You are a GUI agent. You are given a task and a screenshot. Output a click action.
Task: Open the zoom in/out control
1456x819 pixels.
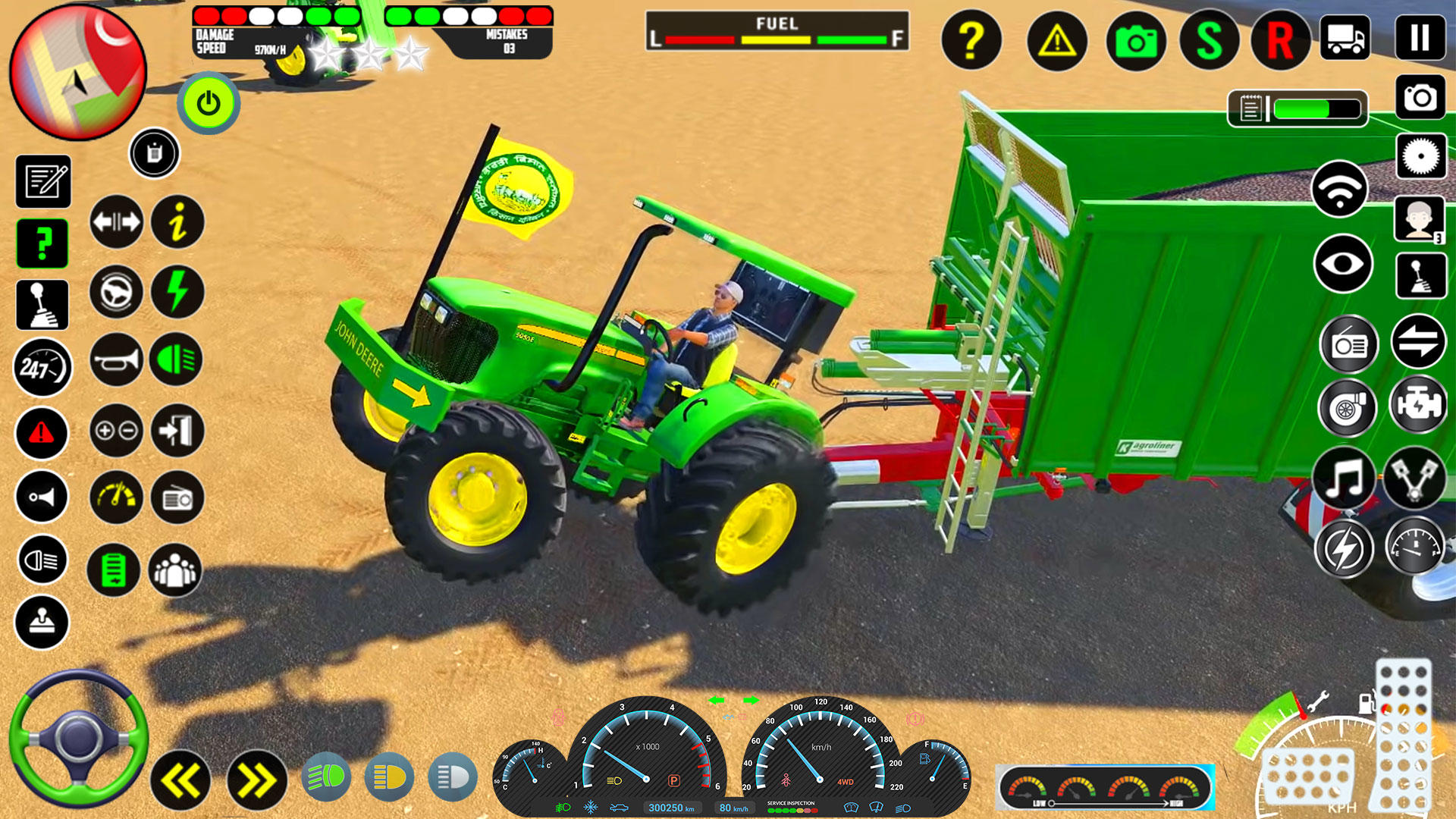[115, 431]
